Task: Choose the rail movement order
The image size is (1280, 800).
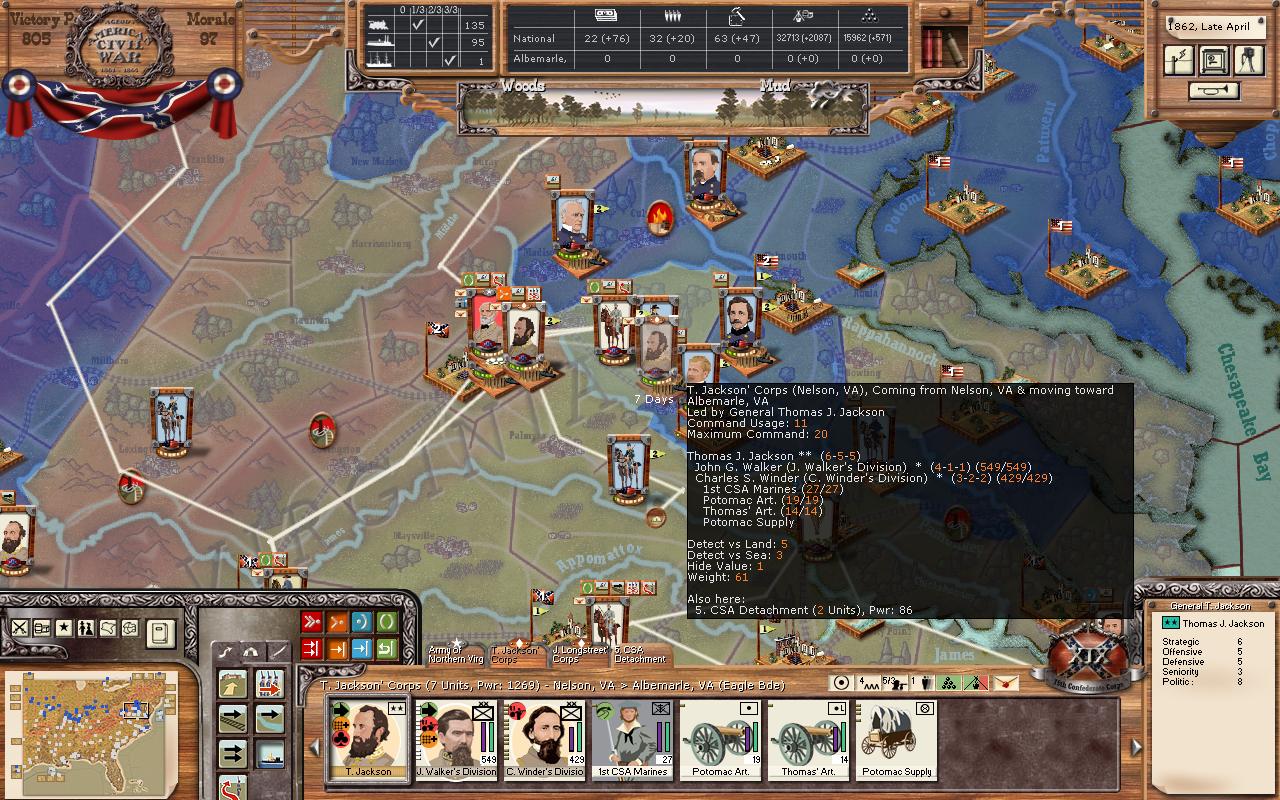Action: (233, 719)
